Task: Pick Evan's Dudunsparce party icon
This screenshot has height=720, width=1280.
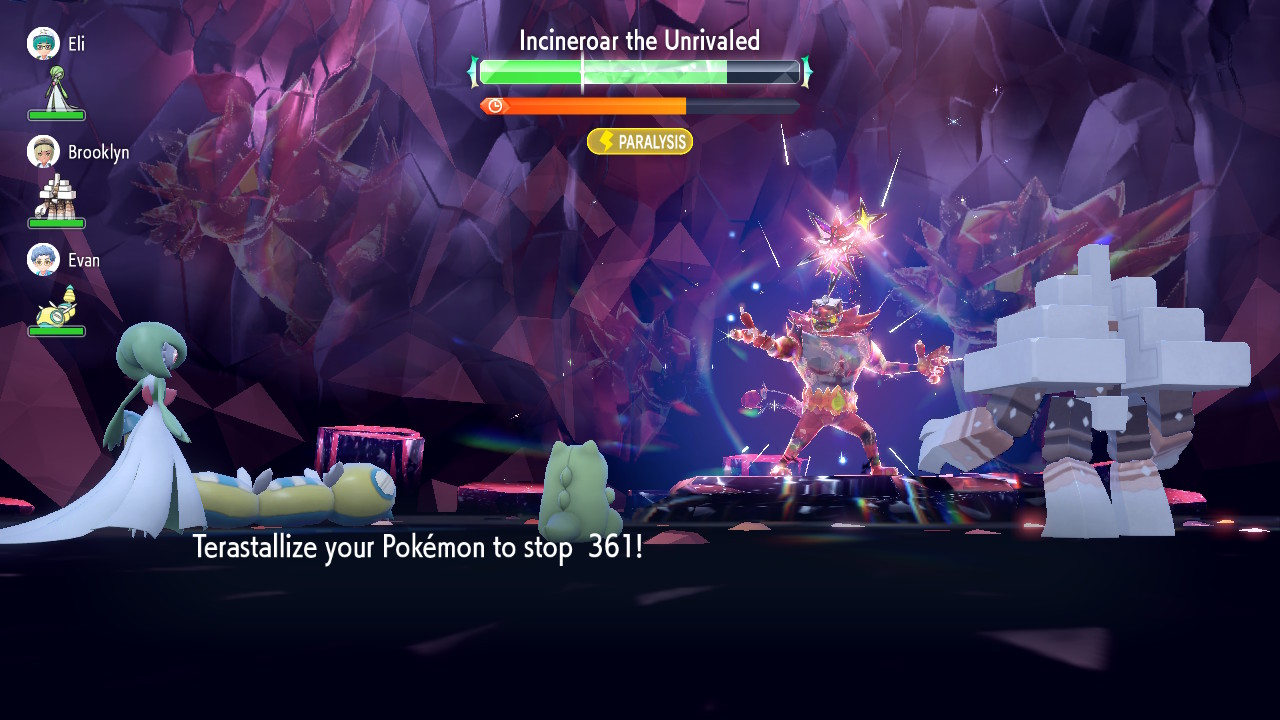Action: [x=56, y=303]
